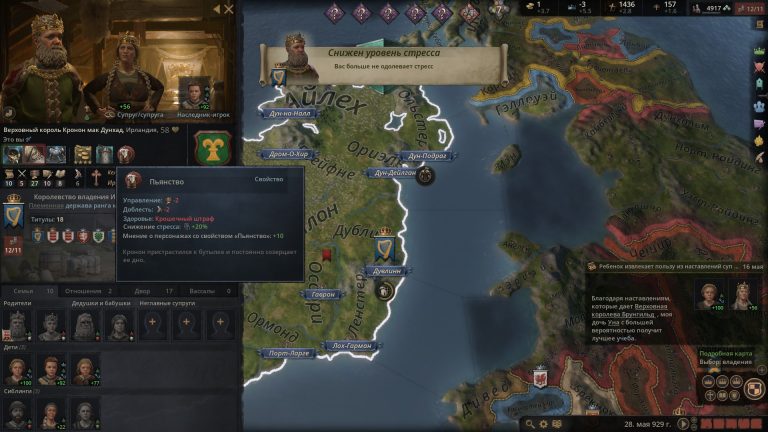Click the player heir portrait
Screen dimensions: 768x432
coord(192,92)
